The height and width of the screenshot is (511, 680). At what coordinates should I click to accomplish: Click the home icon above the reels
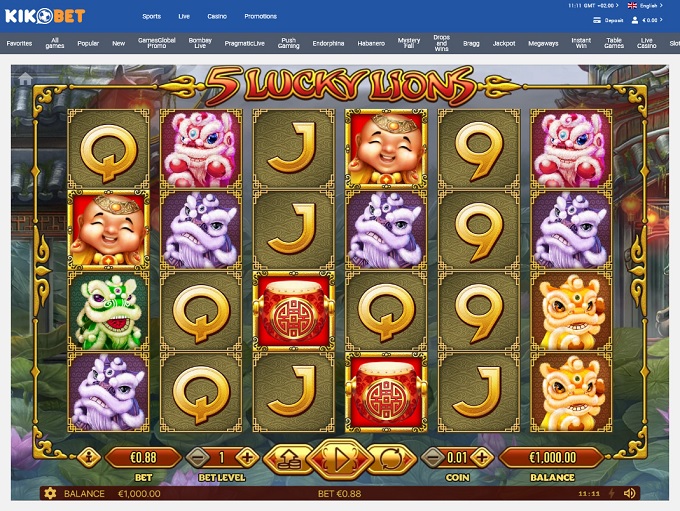pos(26,79)
